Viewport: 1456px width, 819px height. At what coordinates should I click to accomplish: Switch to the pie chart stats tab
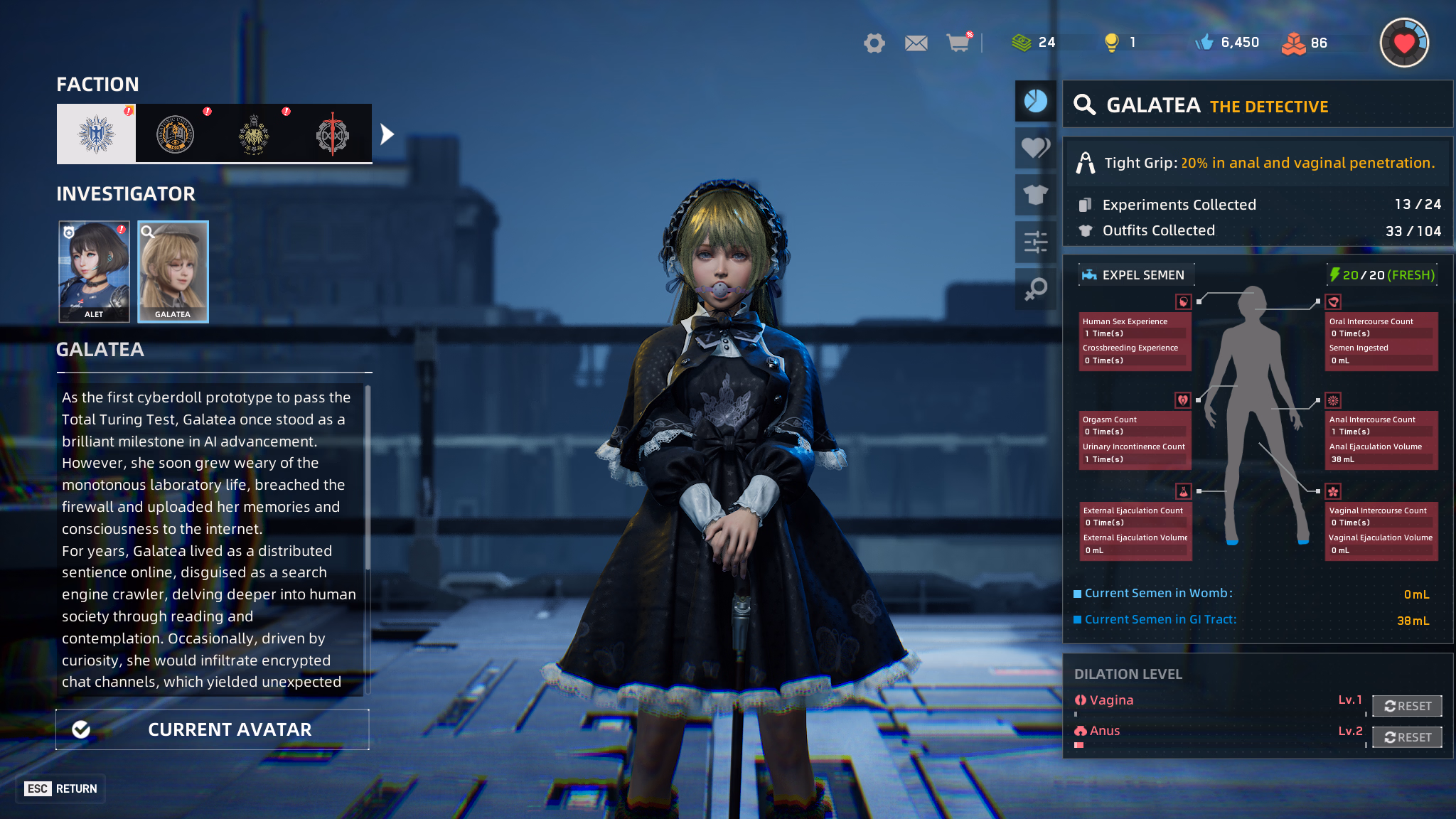click(1035, 101)
